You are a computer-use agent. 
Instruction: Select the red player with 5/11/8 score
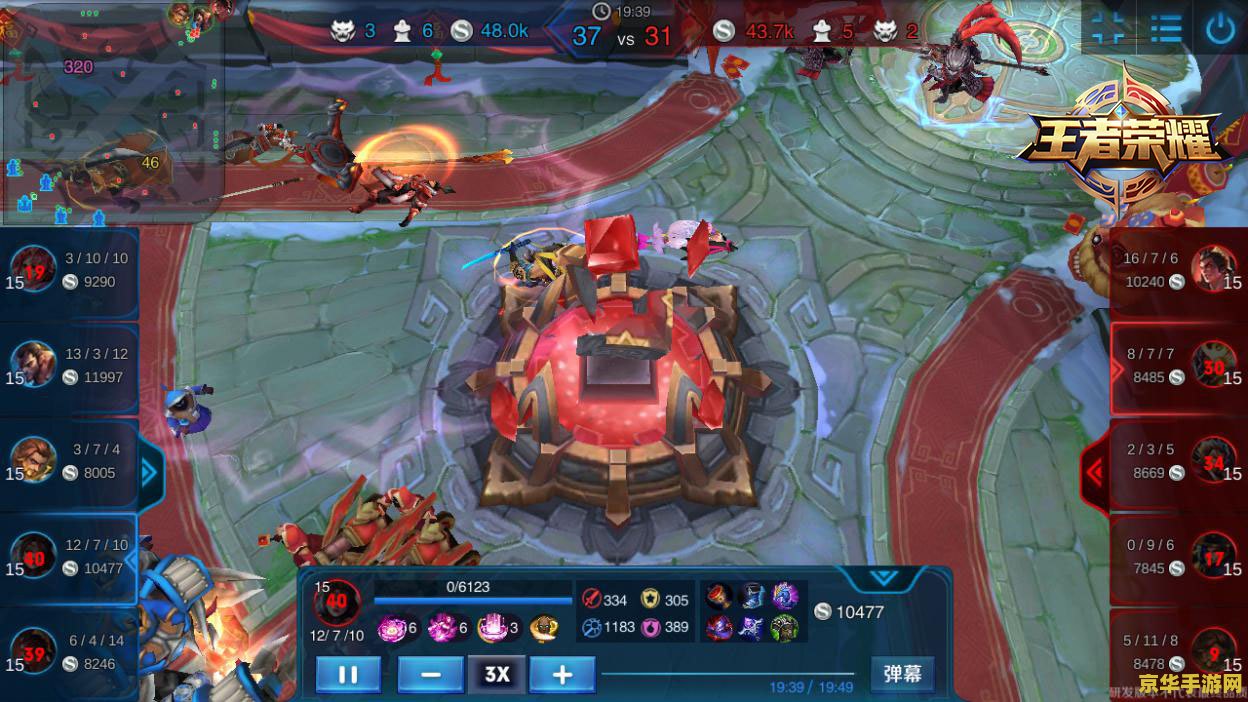tap(1180, 652)
